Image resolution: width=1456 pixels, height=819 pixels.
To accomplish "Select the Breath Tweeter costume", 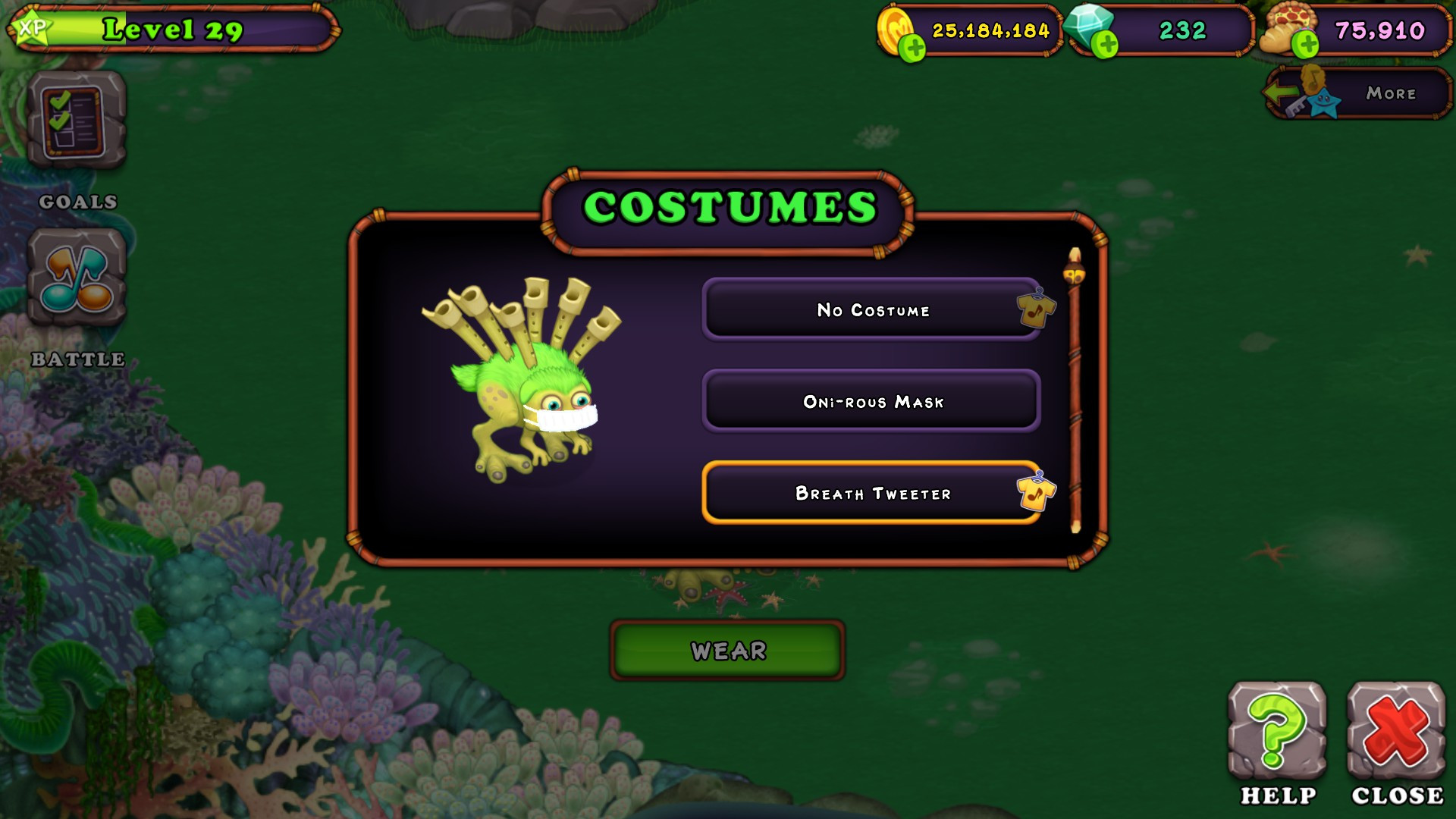I will coord(872,493).
